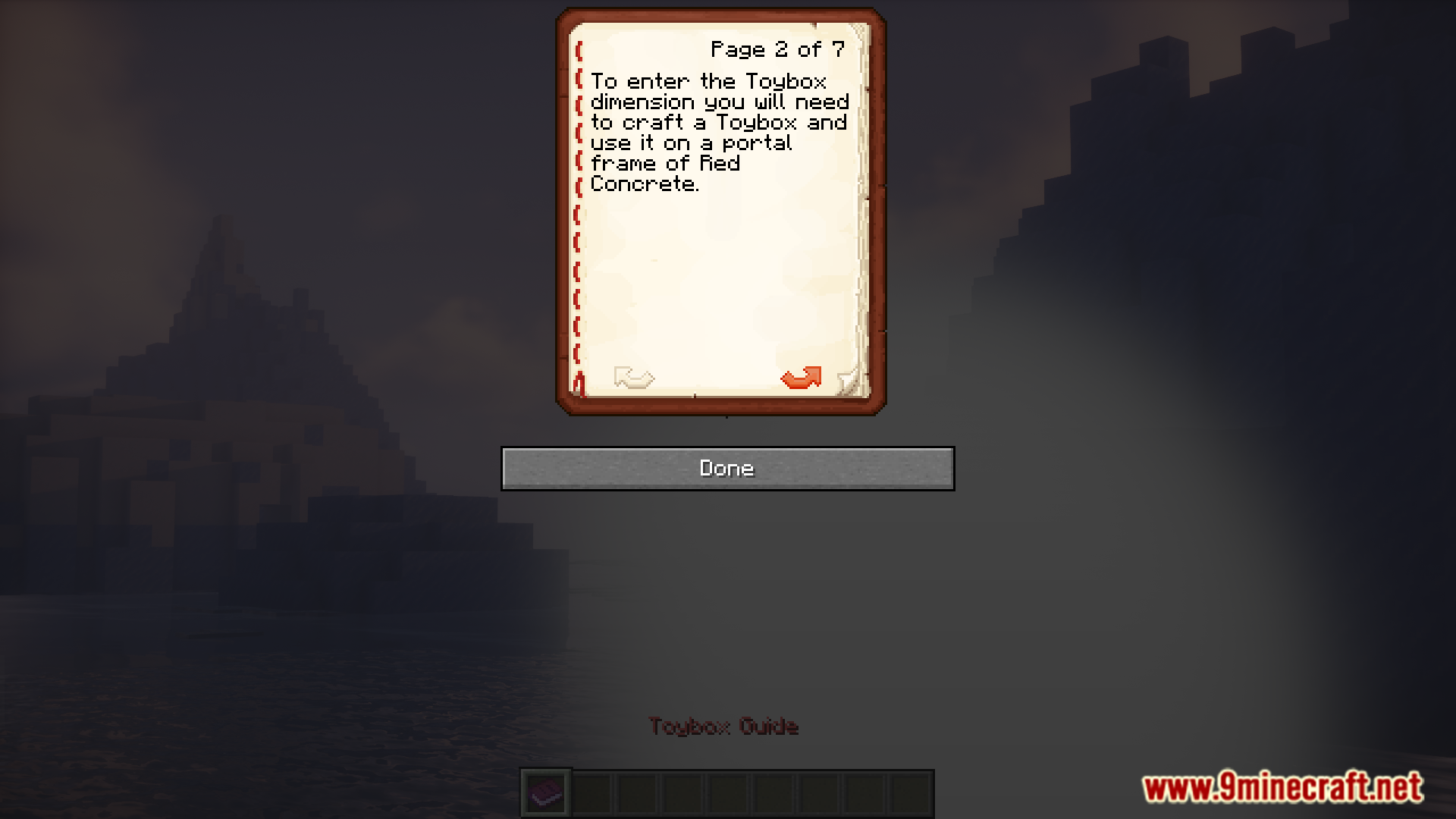Close the book with the Done button
The width and height of the screenshot is (1456, 819).
(x=727, y=469)
